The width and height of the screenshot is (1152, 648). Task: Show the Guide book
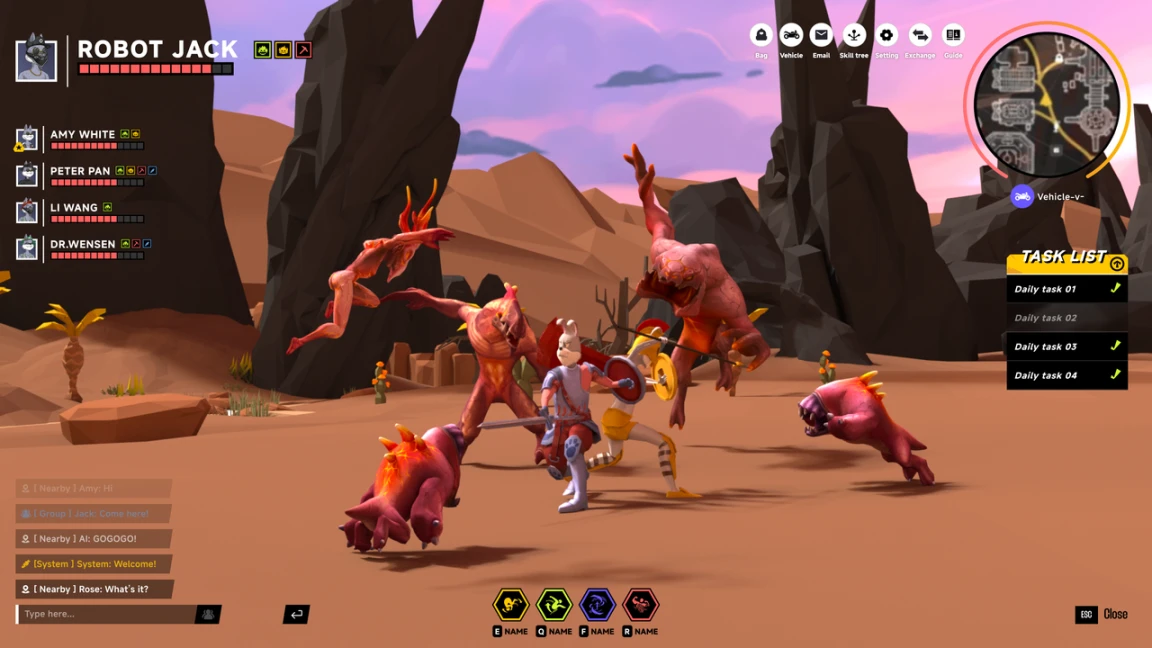(953, 35)
